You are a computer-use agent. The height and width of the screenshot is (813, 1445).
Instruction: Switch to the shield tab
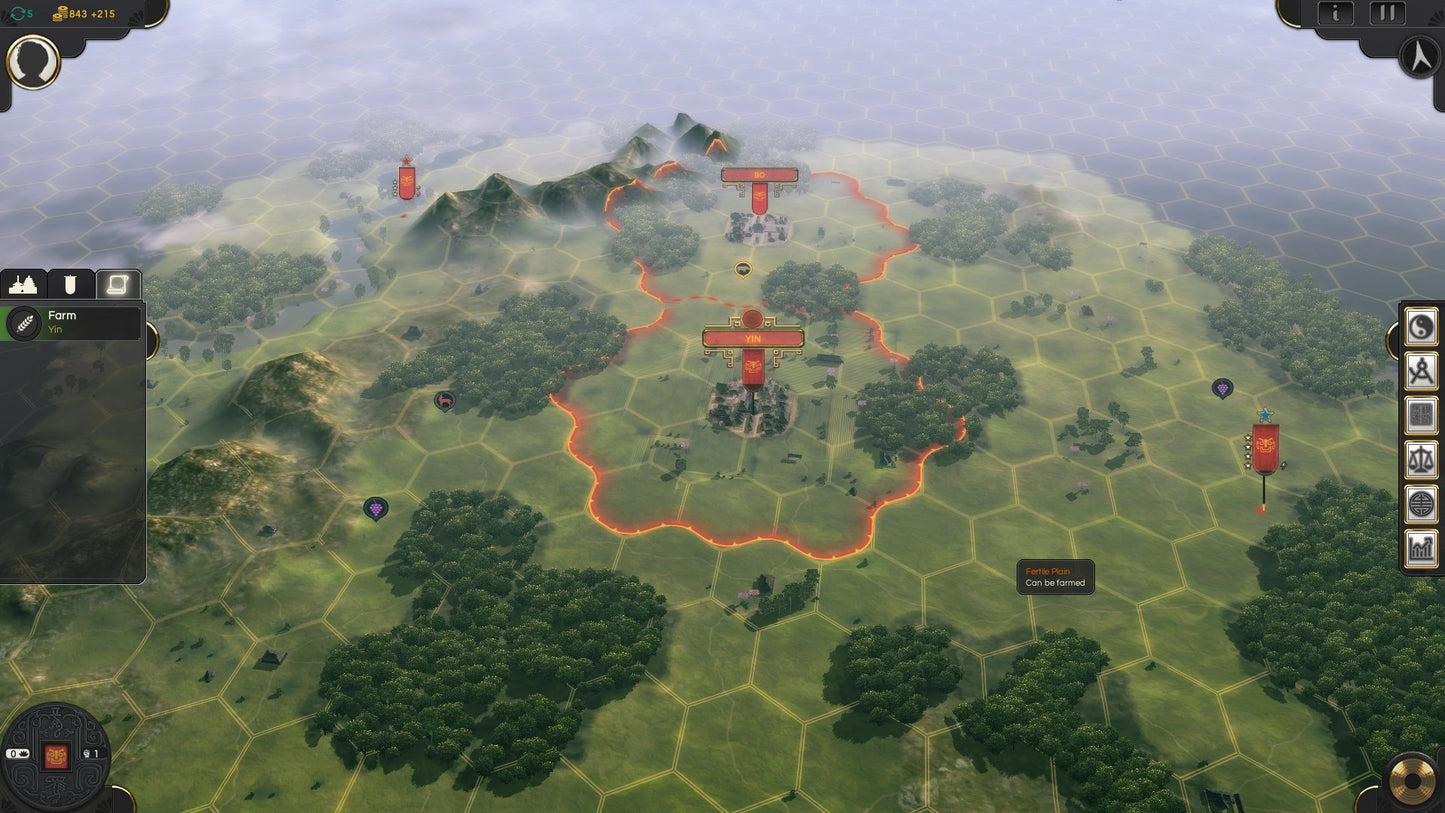click(69, 285)
